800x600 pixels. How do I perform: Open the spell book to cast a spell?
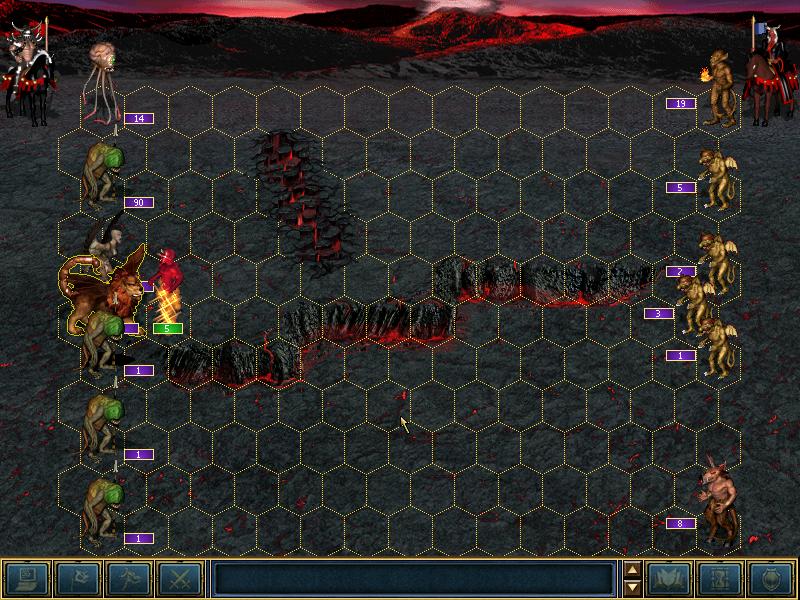669,578
